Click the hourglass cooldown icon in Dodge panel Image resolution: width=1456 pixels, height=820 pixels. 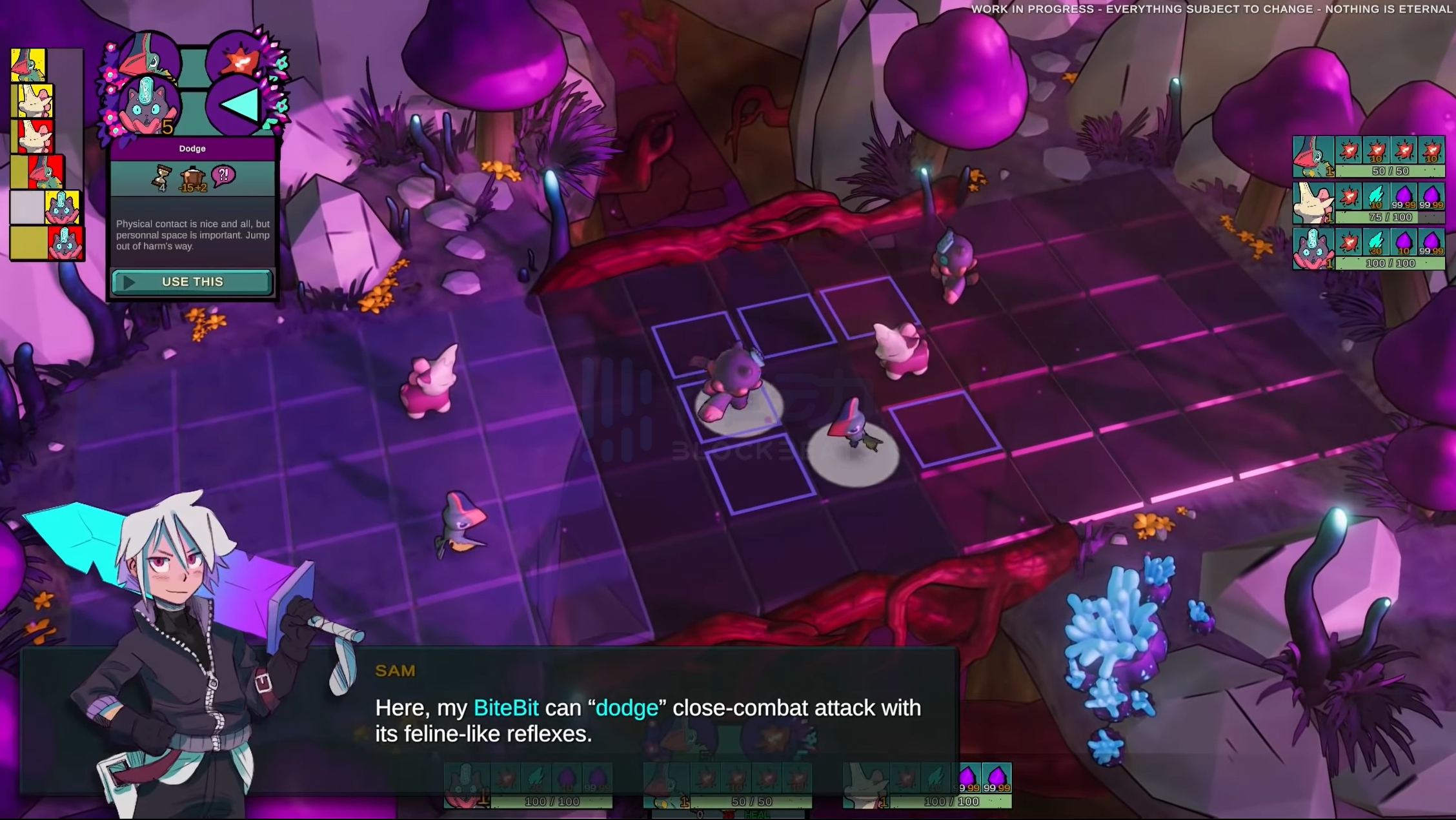pos(161,178)
